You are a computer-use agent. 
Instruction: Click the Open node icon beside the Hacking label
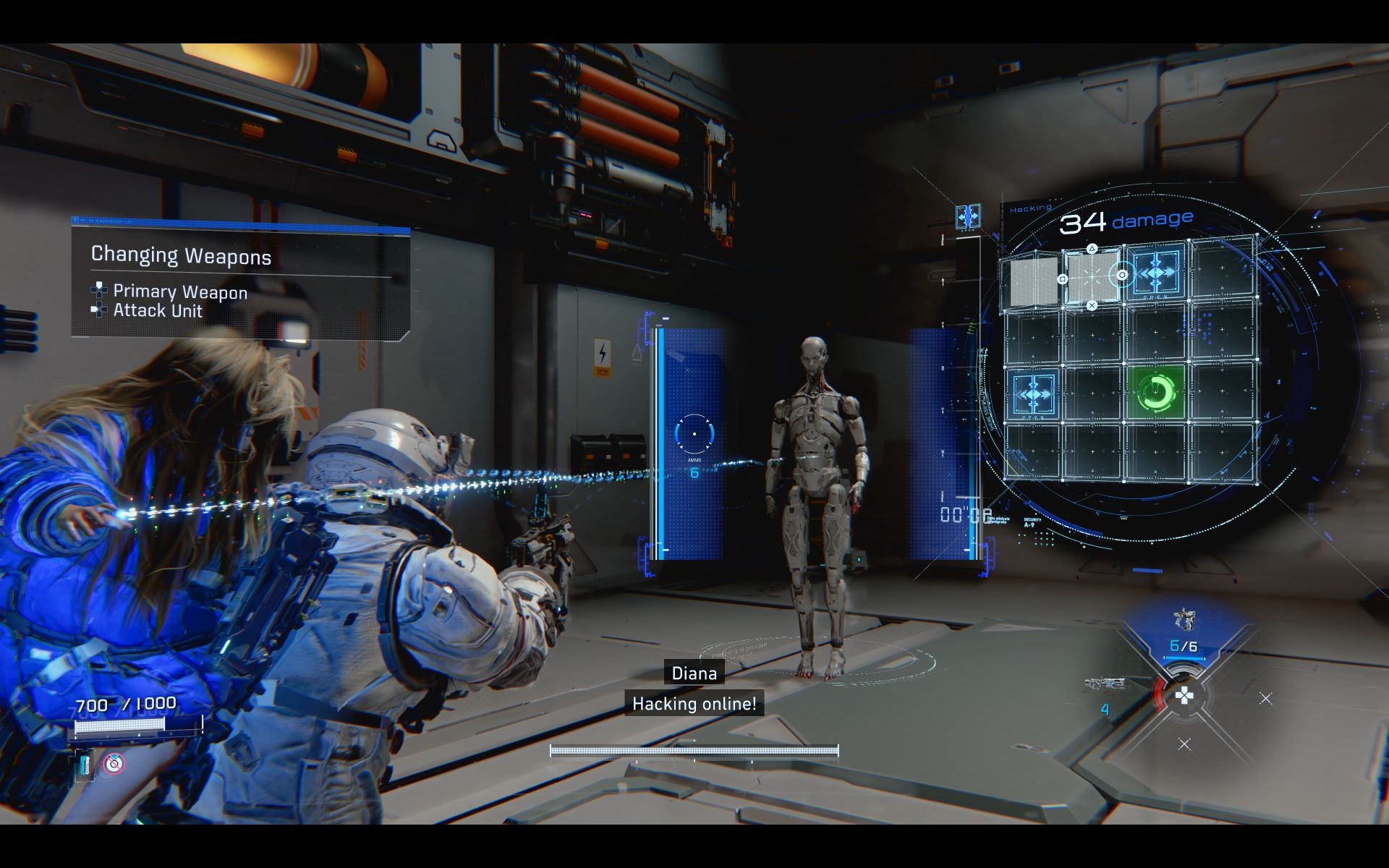pos(968,216)
